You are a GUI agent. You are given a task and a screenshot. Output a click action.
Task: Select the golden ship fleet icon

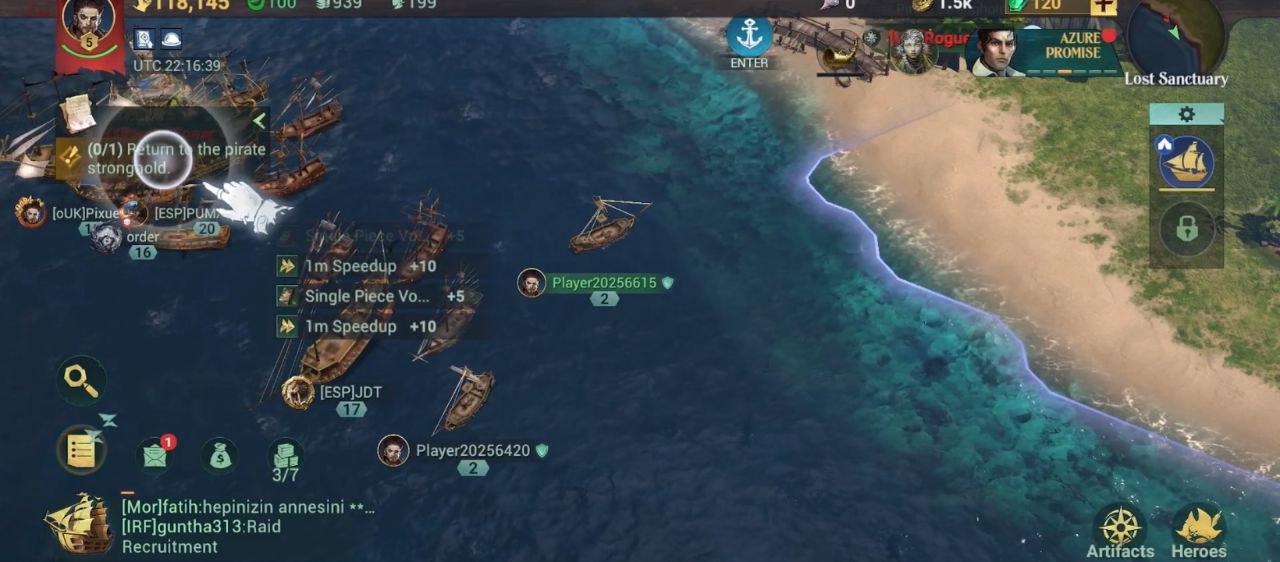pos(1186,163)
